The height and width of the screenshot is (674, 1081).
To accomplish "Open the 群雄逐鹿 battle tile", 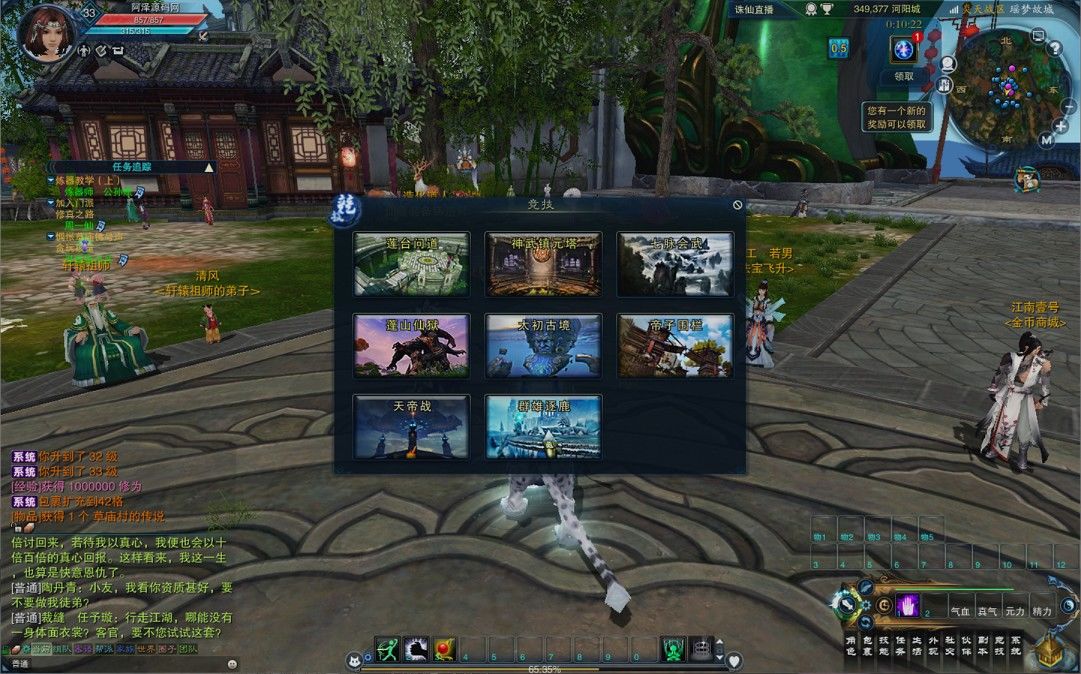I will (x=543, y=427).
